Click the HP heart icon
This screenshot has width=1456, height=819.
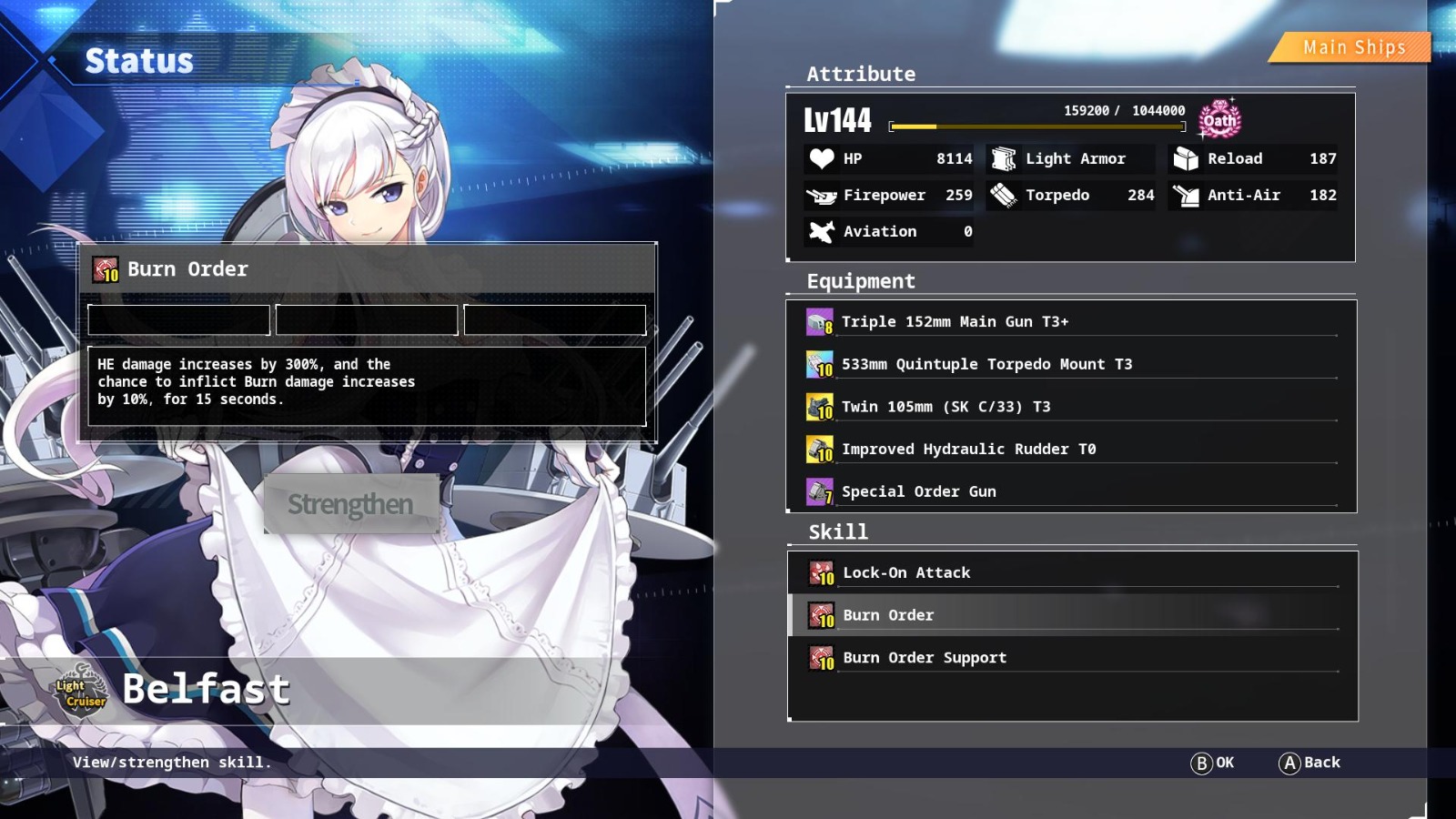[822, 158]
